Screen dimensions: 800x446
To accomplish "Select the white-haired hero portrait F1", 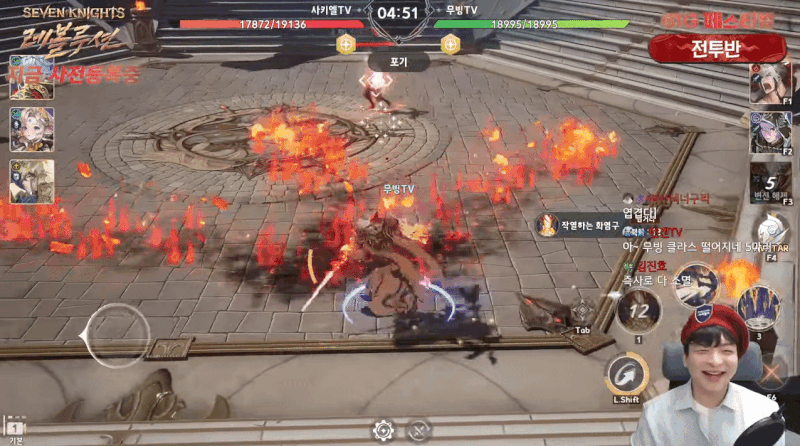I will pyautogui.click(x=770, y=83).
